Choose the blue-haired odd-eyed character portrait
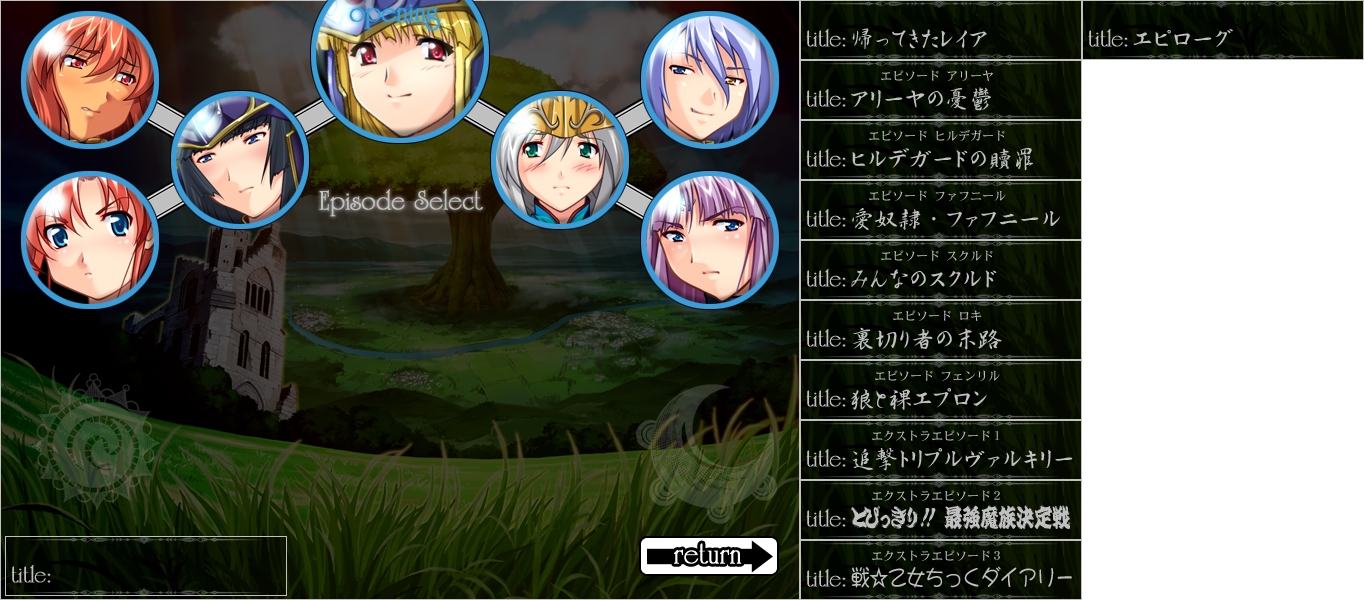 coord(710,80)
